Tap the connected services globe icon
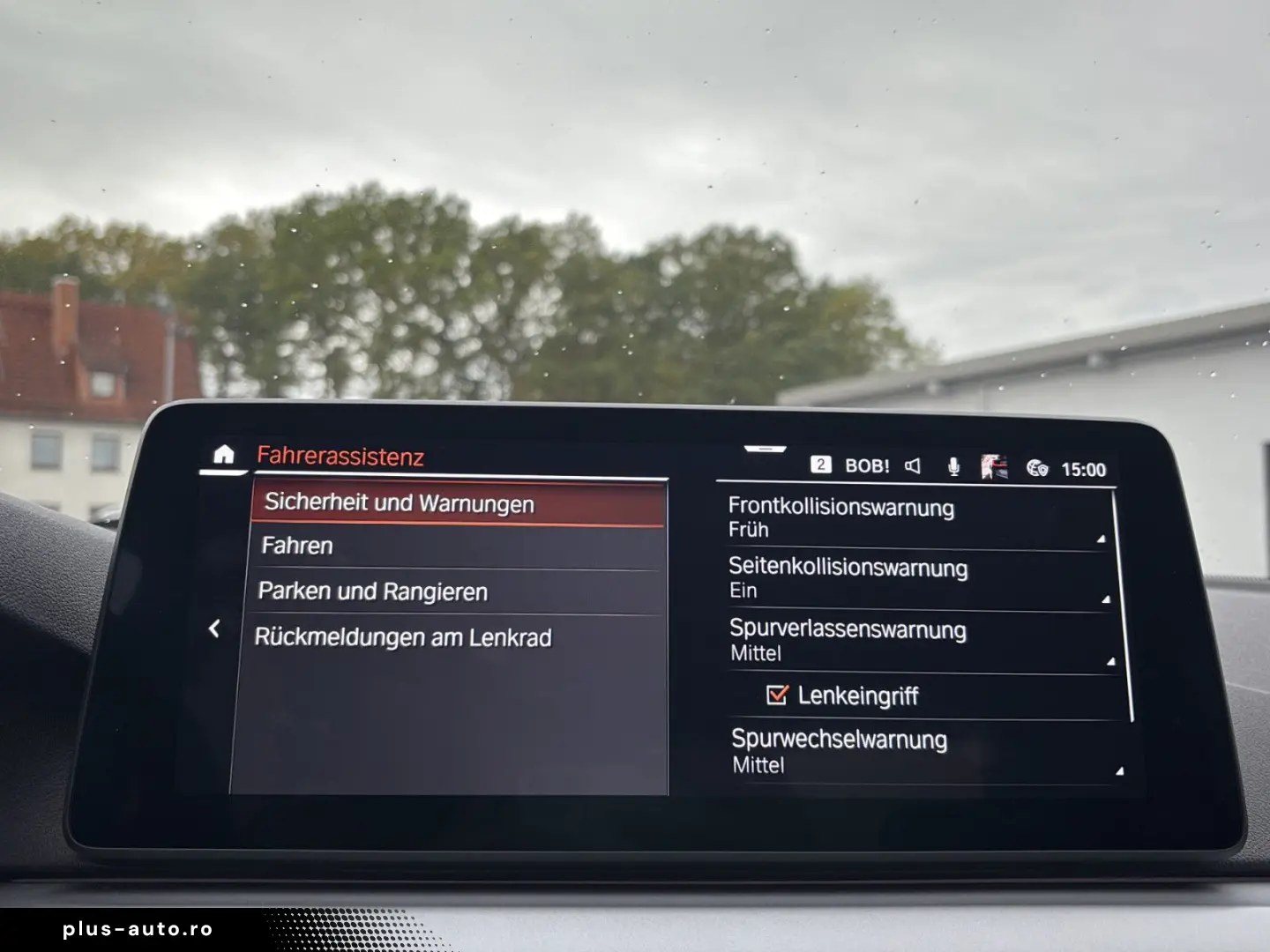Screen dimensions: 1270x952 (1037, 468)
